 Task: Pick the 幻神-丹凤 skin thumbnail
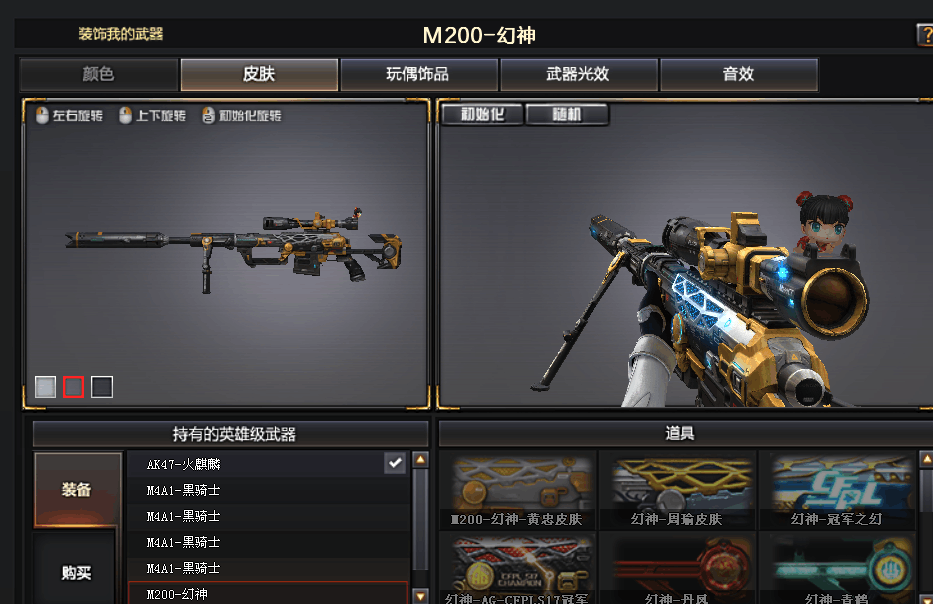tap(677, 570)
